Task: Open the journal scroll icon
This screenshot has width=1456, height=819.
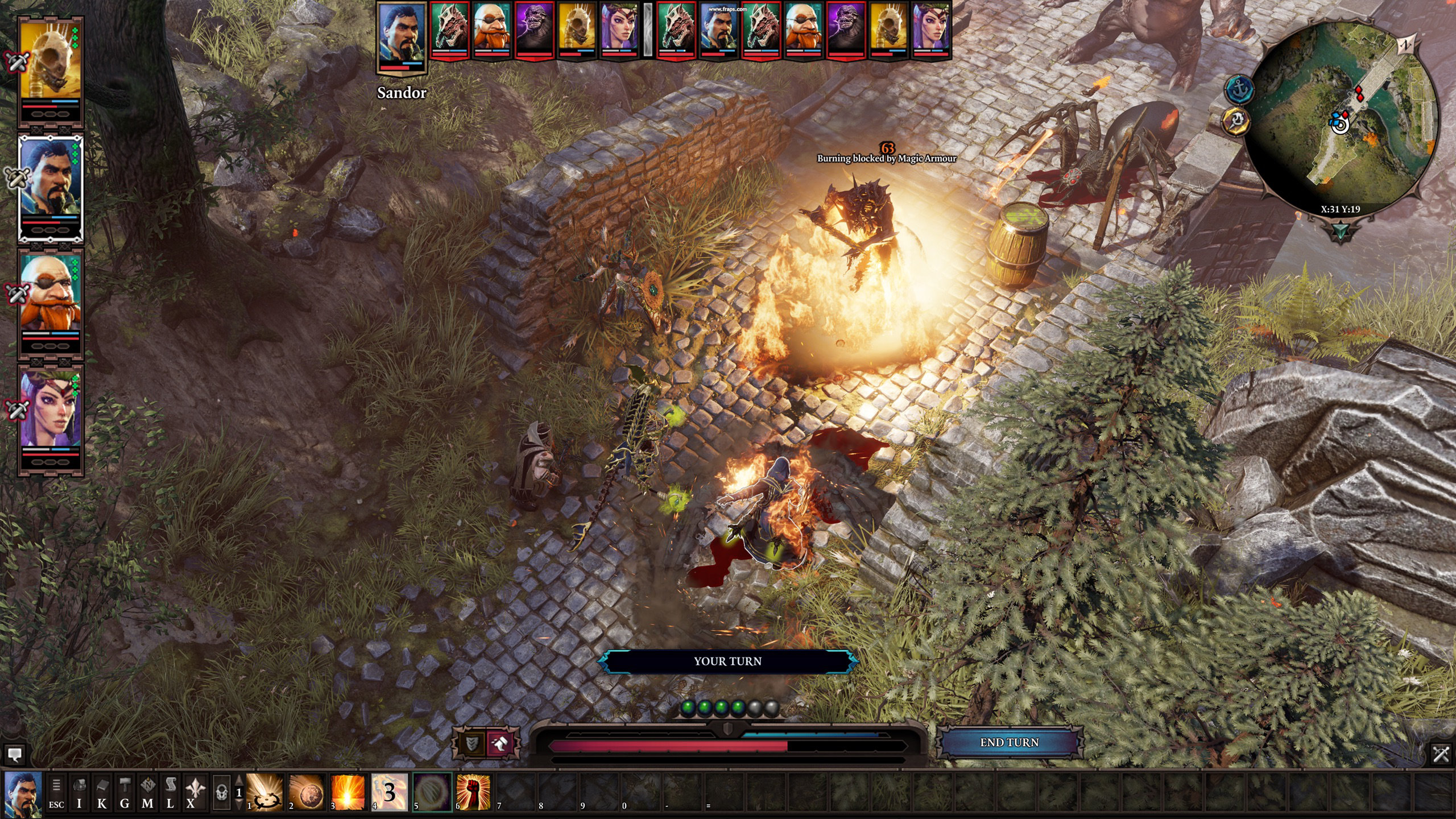Action: click(x=170, y=792)
